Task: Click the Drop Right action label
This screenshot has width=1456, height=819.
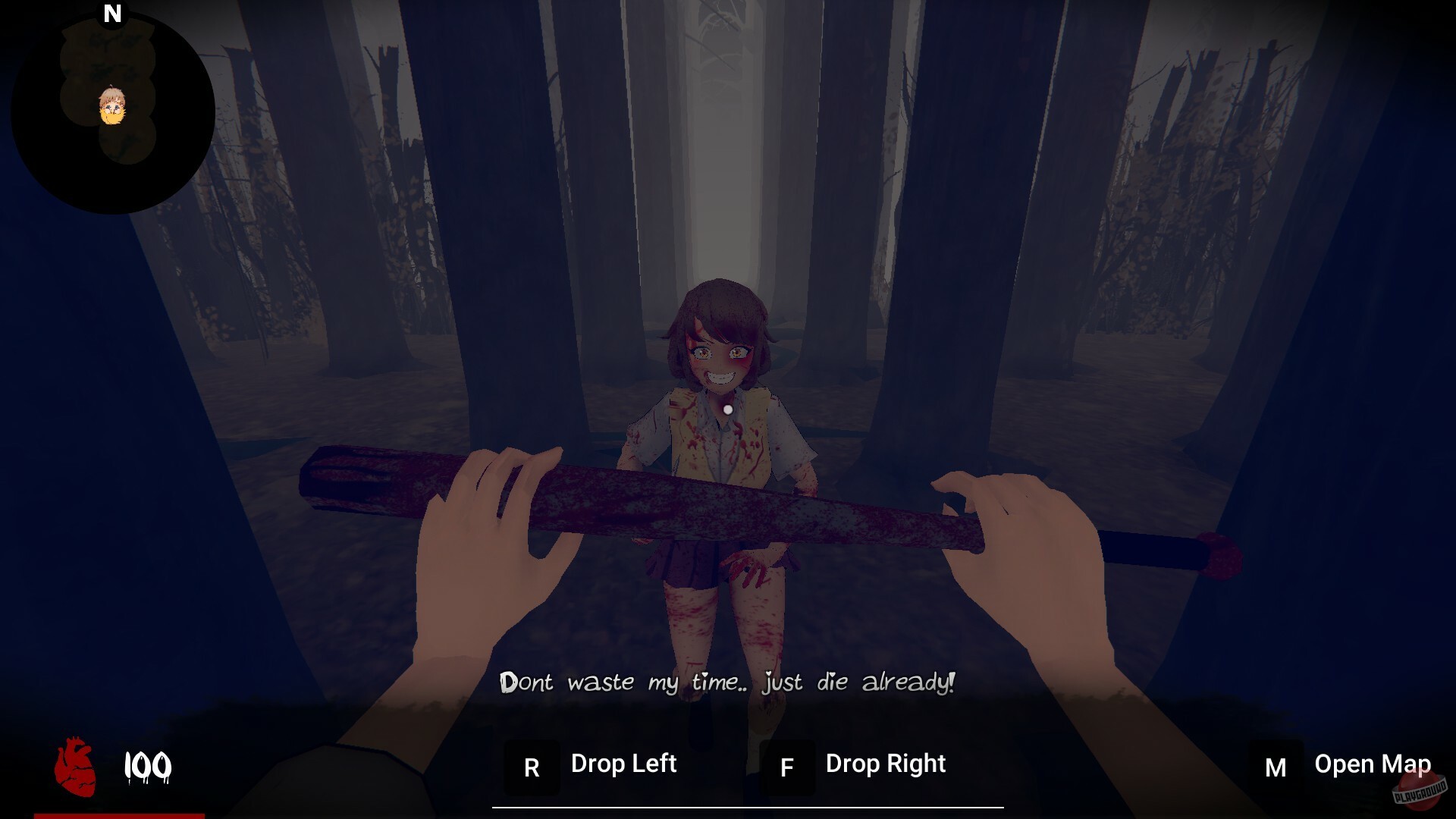Action: pyautogui.click(x=884, y=764)
